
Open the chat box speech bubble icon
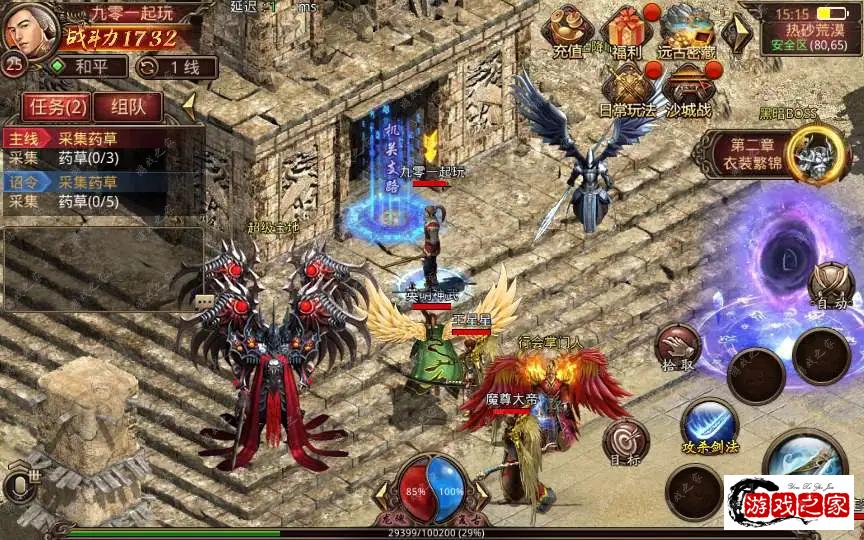pyautogui.click(x=203, y=300)
